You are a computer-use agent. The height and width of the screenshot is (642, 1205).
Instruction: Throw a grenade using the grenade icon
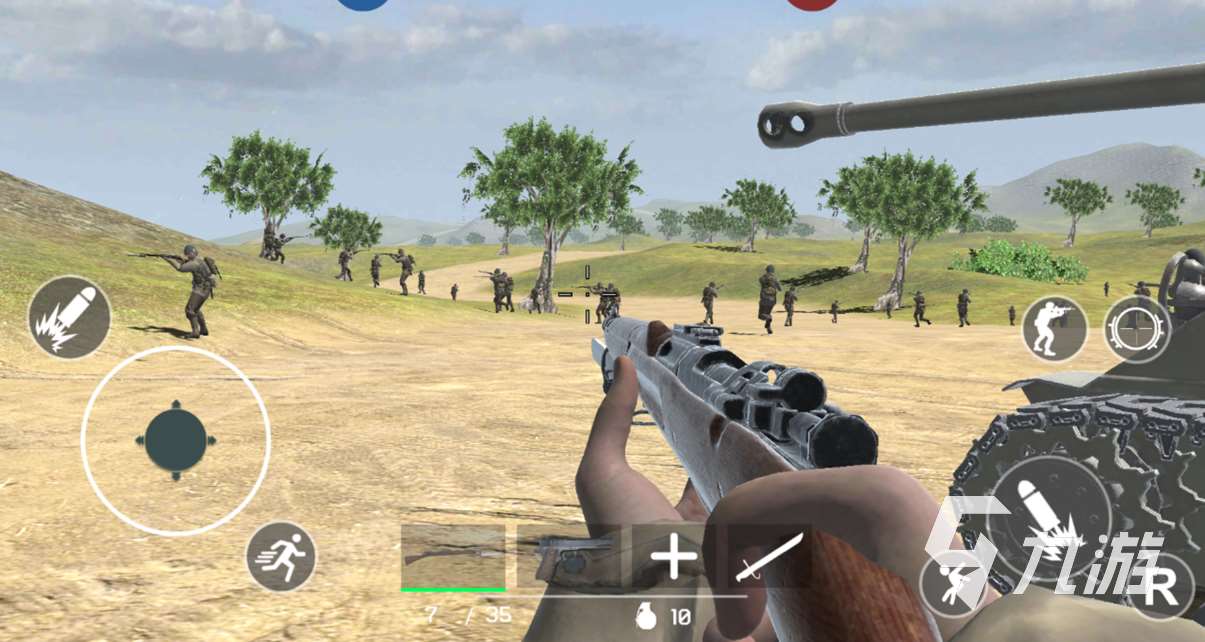pyautogui.click(x=647, y=617)
